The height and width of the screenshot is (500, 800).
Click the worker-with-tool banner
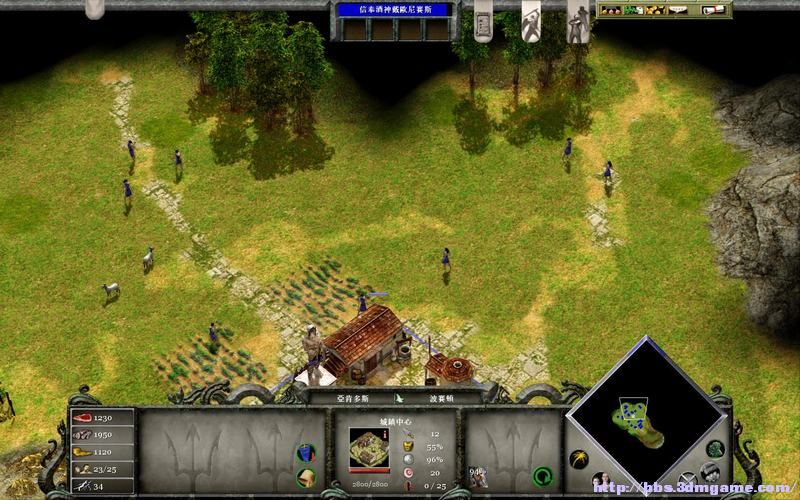pyautogui.click(x=531, y=20)
